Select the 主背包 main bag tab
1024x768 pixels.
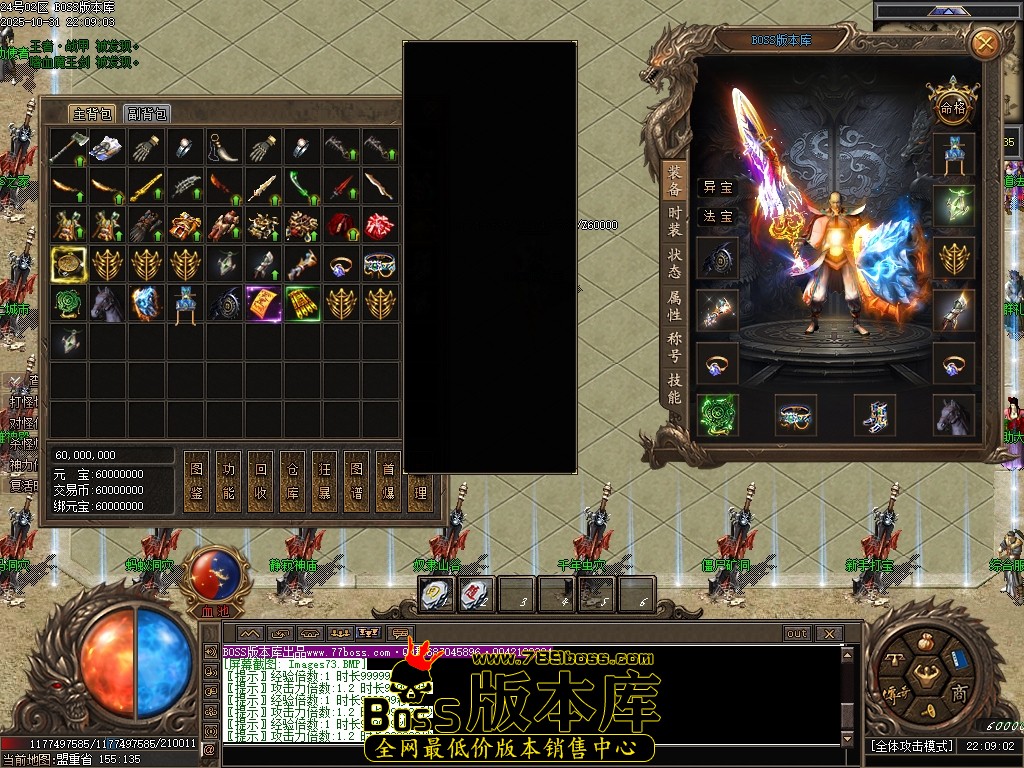pyautogui.click(x=92, y=114)
